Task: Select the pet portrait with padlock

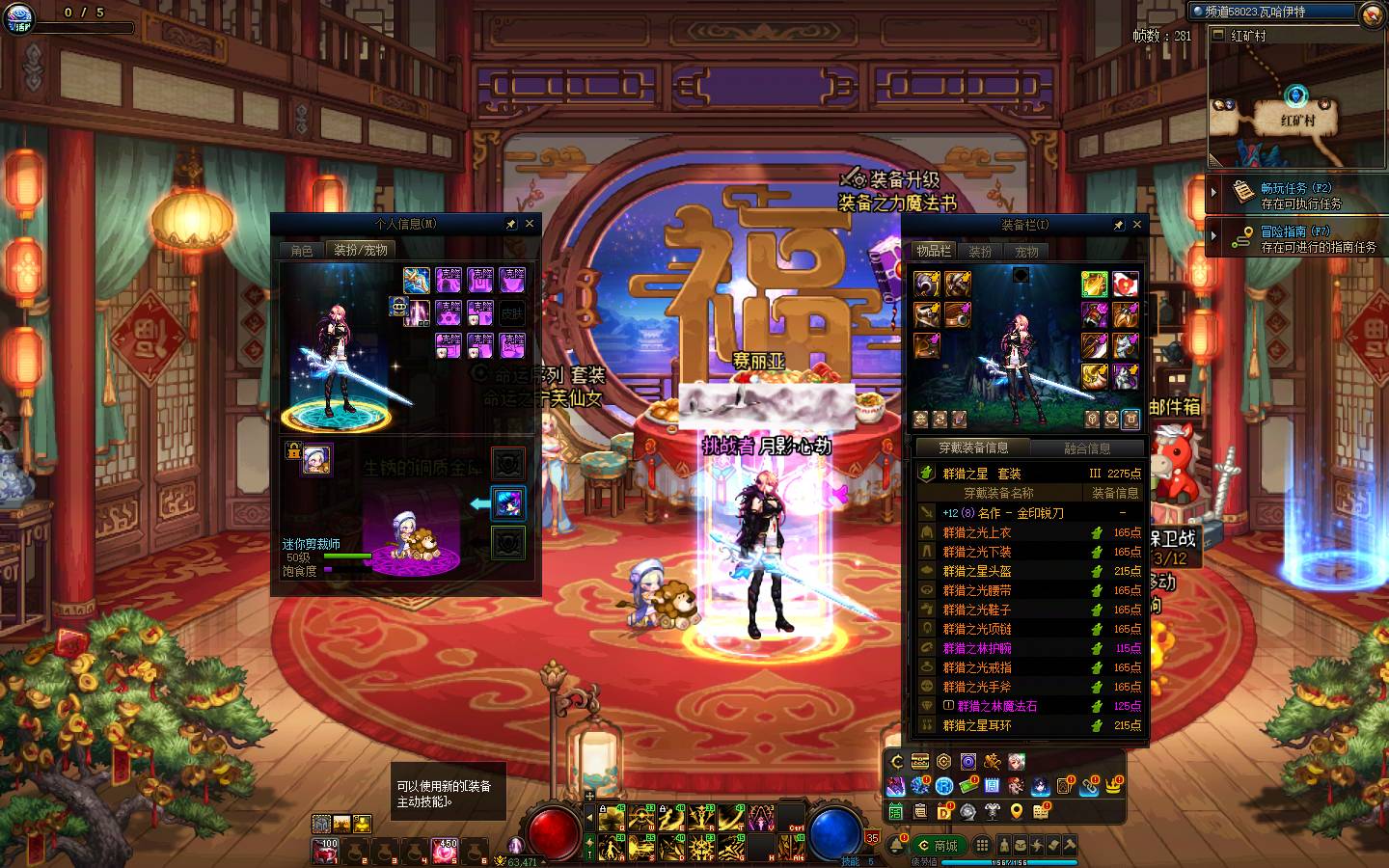Action: click(315, 459)
